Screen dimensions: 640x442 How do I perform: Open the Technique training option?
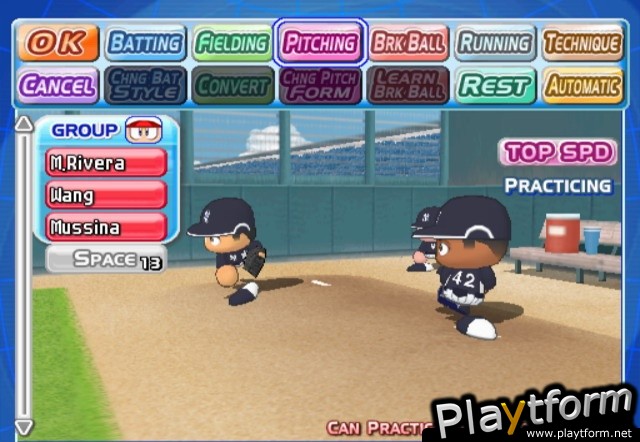[581, 43]
